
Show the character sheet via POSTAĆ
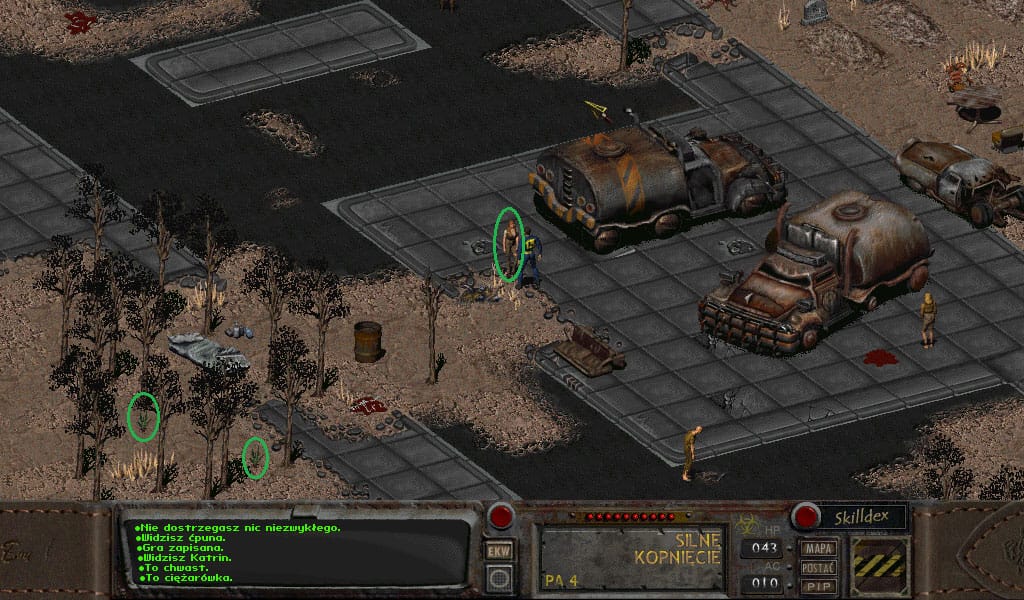click(818, 568)
